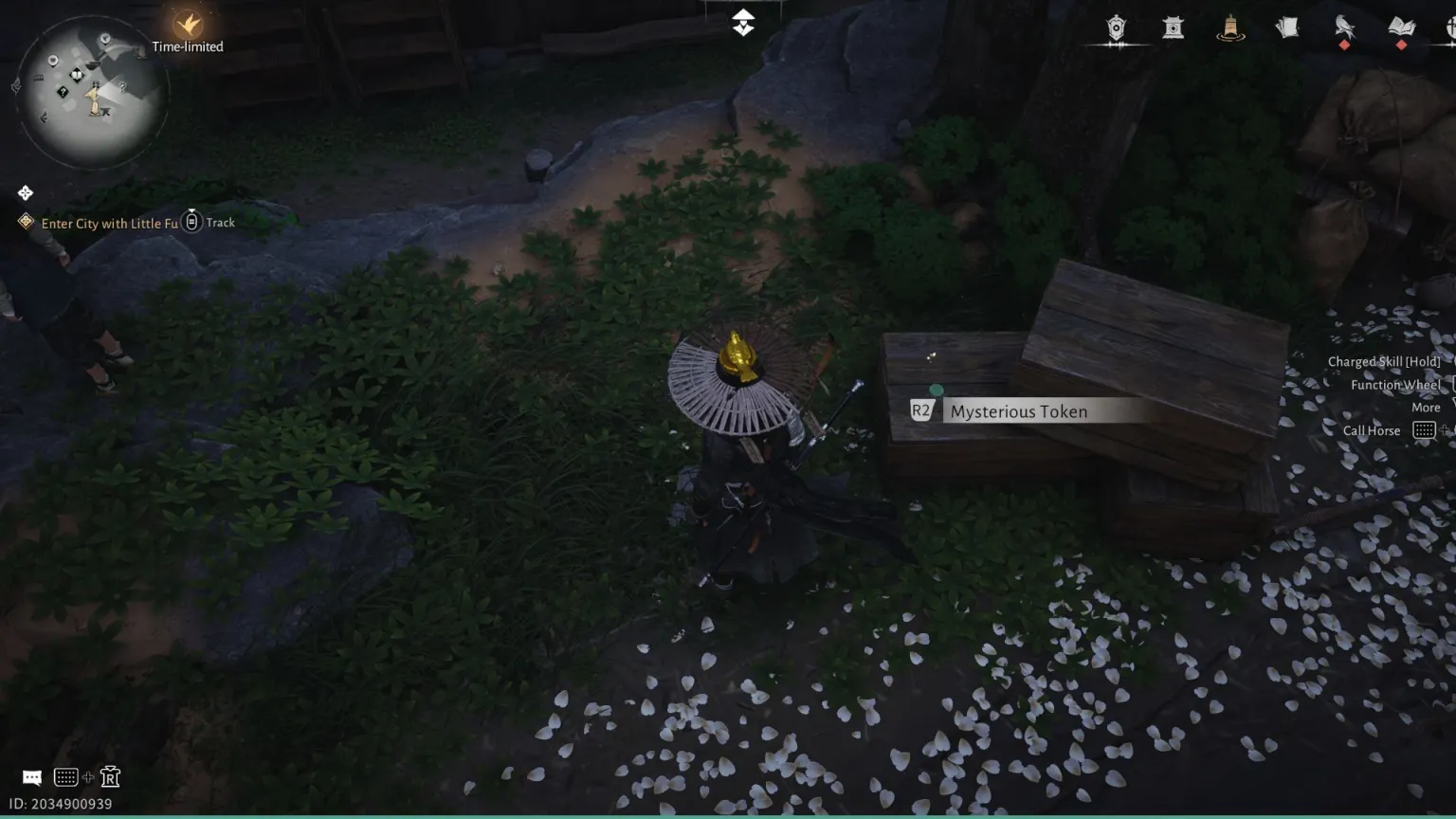1456x819 pixels.
Task: Select the Enter City with Little Fu quest
Action: [109, 224]
